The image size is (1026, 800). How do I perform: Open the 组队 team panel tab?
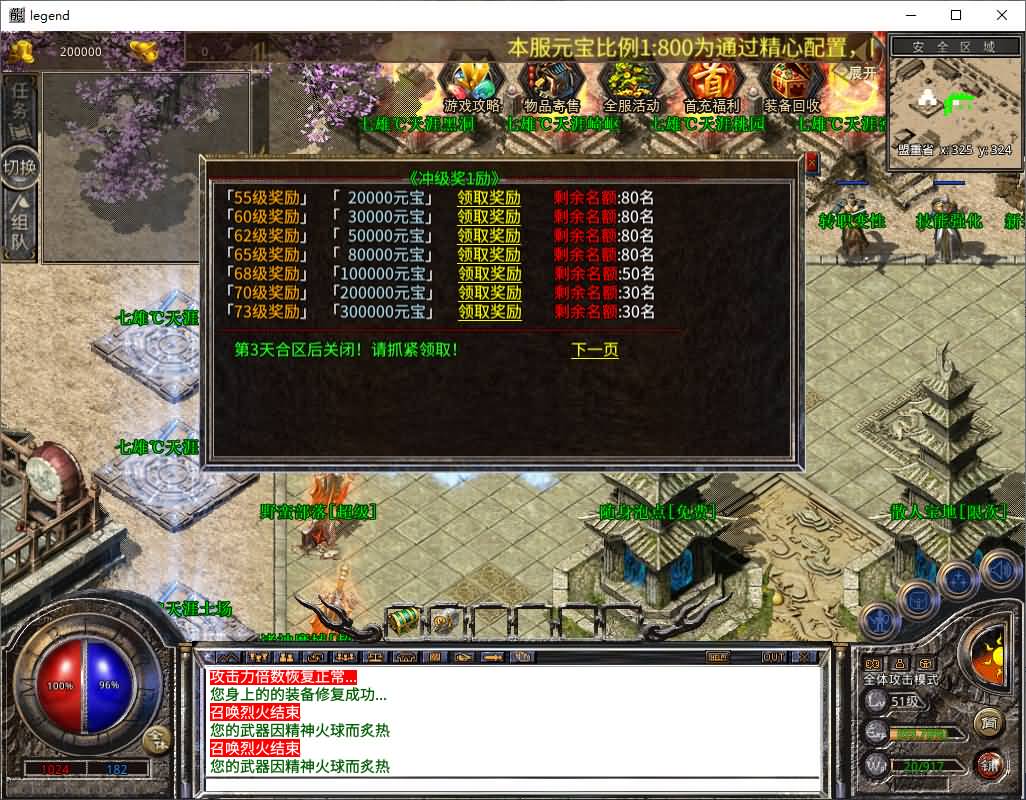click(x=20, y=229)
